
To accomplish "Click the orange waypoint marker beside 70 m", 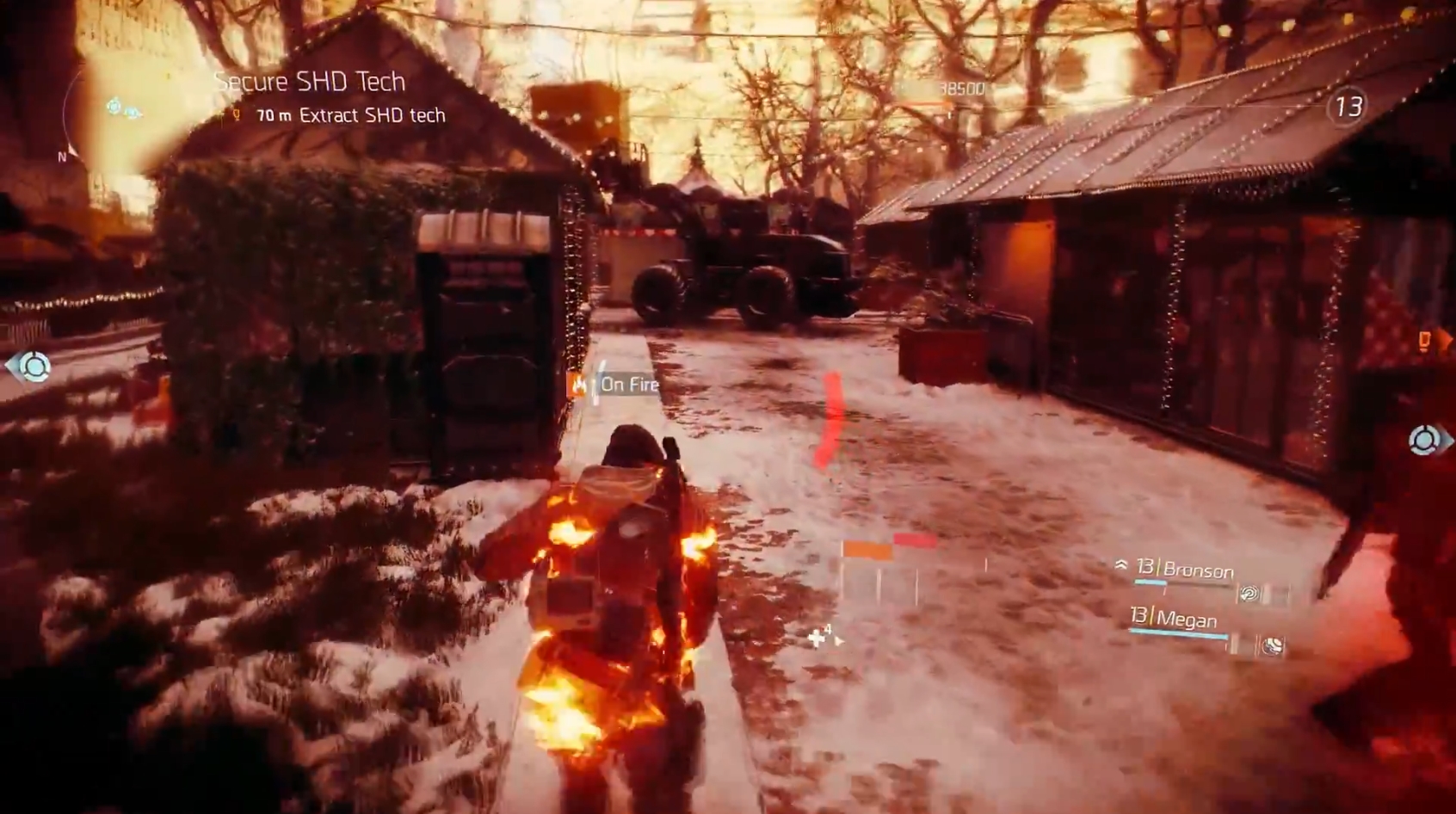I will pos(235,114).
